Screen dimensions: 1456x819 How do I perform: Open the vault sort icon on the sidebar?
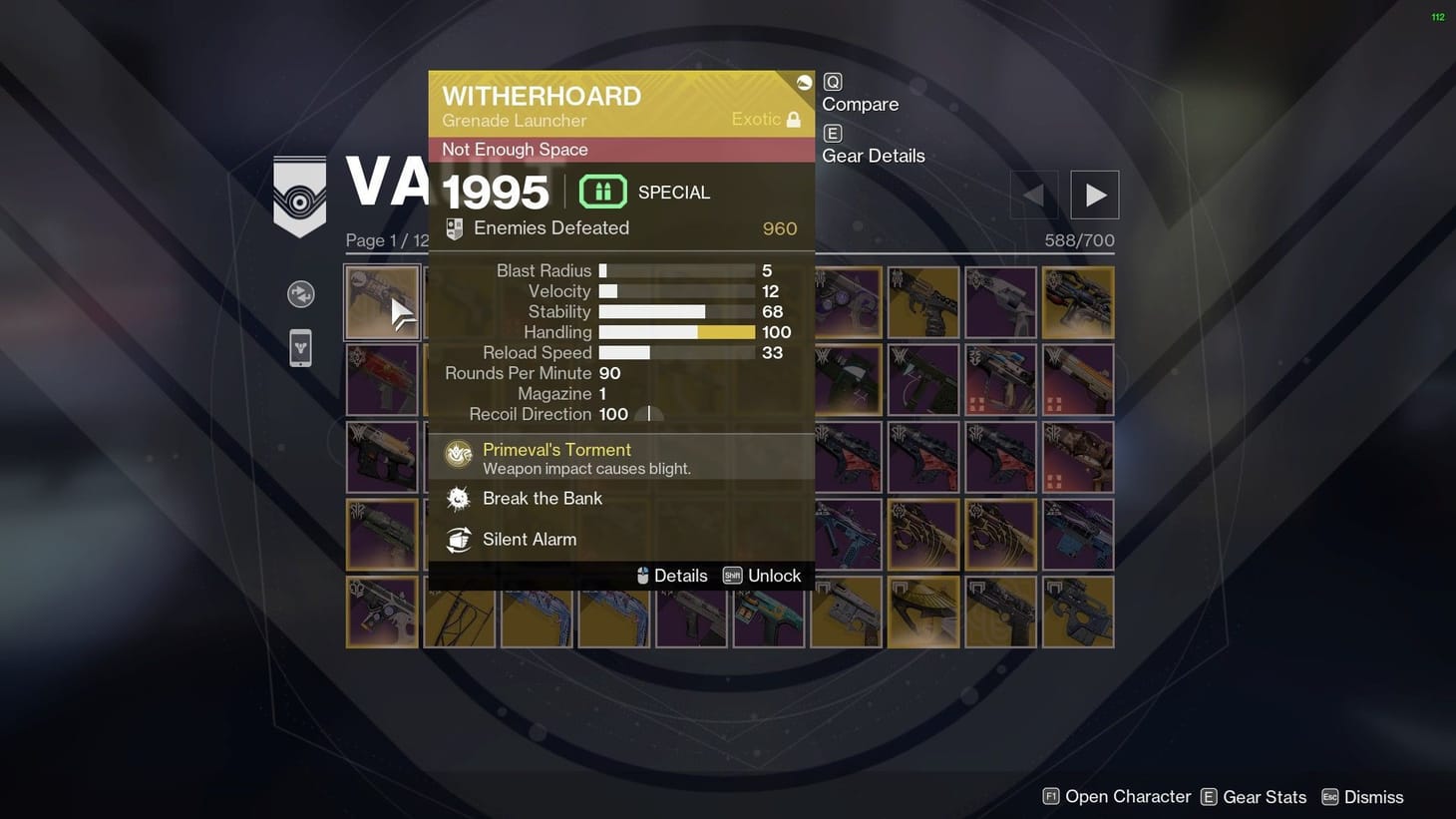click(300, 294)
